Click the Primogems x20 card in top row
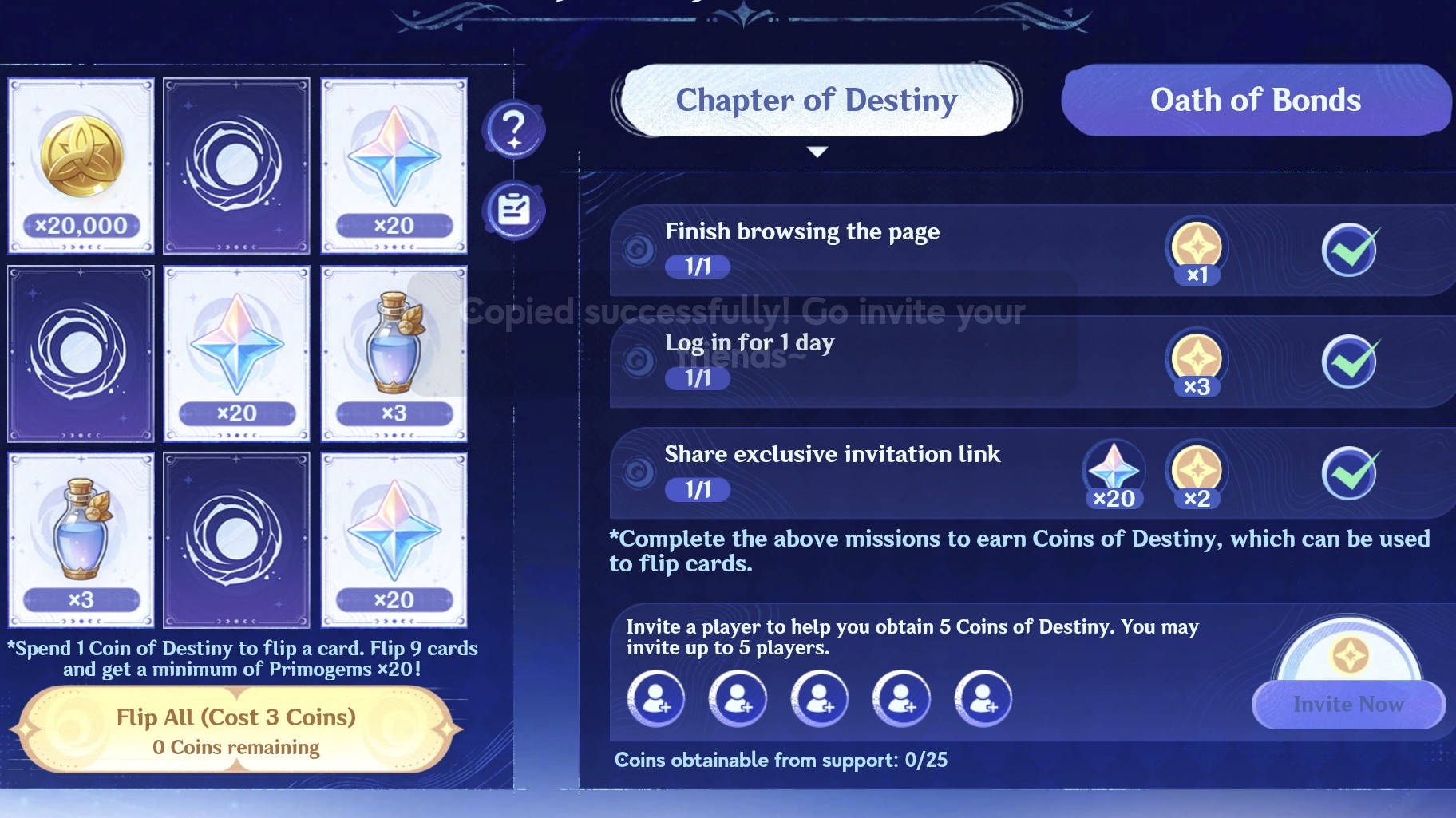 tap(394, 165)
